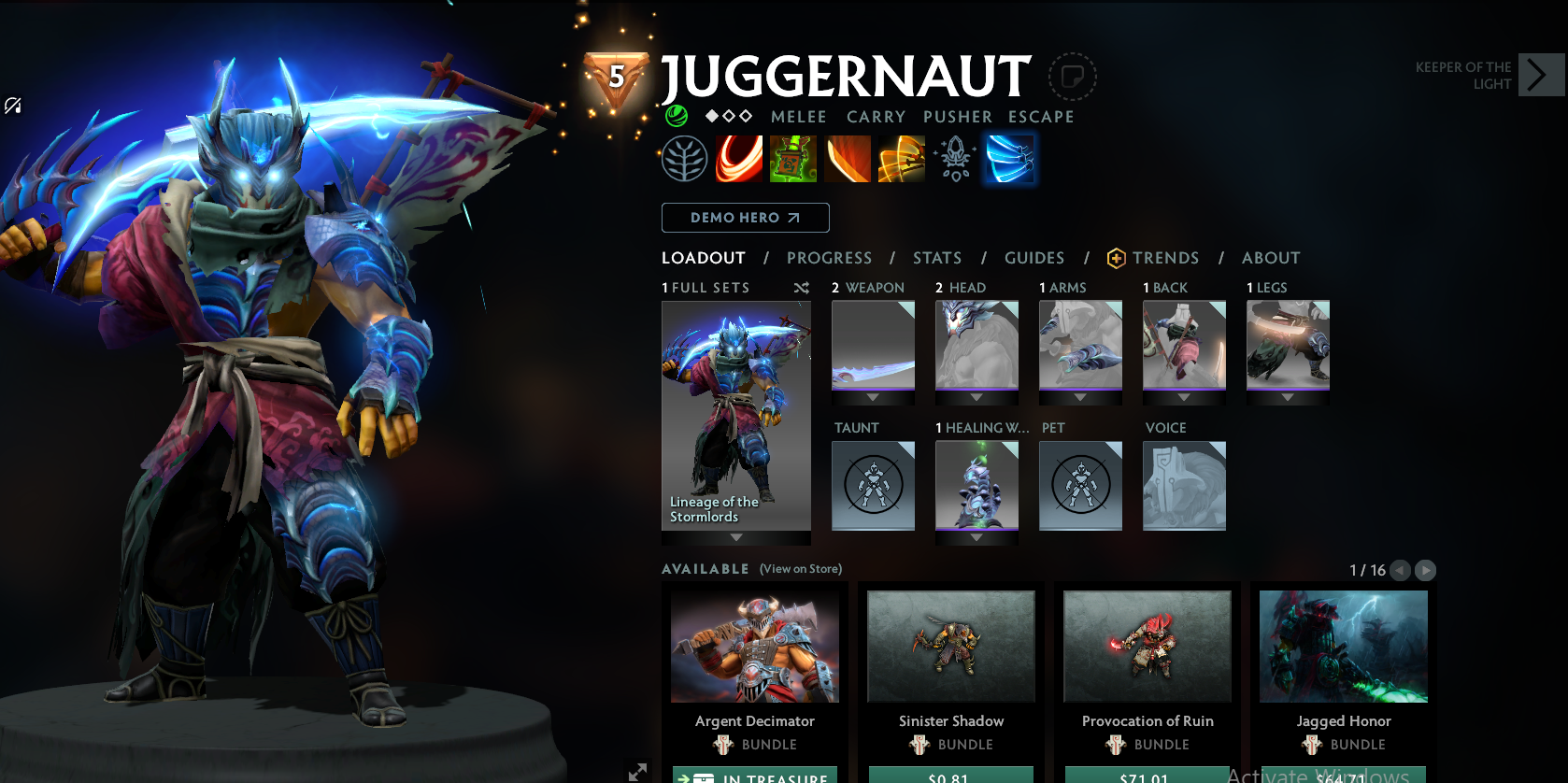The width and height of the screenshot is (1568, 783).
Task: Navigate to Keeper of the Light hero
Action: [1542, 75]
